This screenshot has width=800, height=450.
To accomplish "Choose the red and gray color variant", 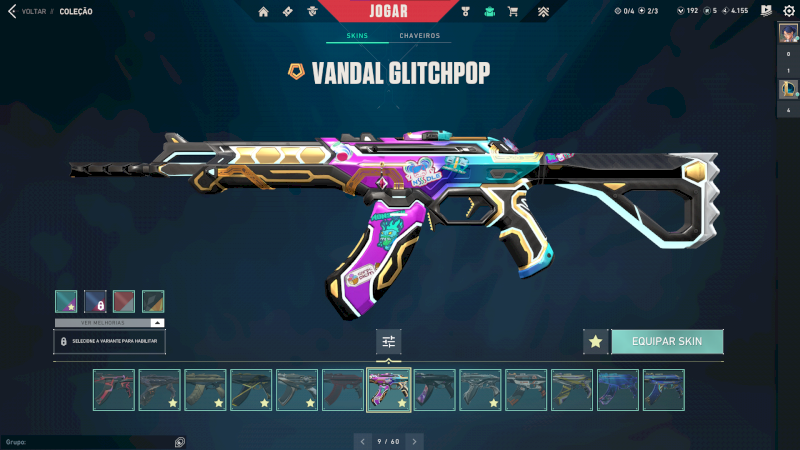I will (x=124, y=302).
